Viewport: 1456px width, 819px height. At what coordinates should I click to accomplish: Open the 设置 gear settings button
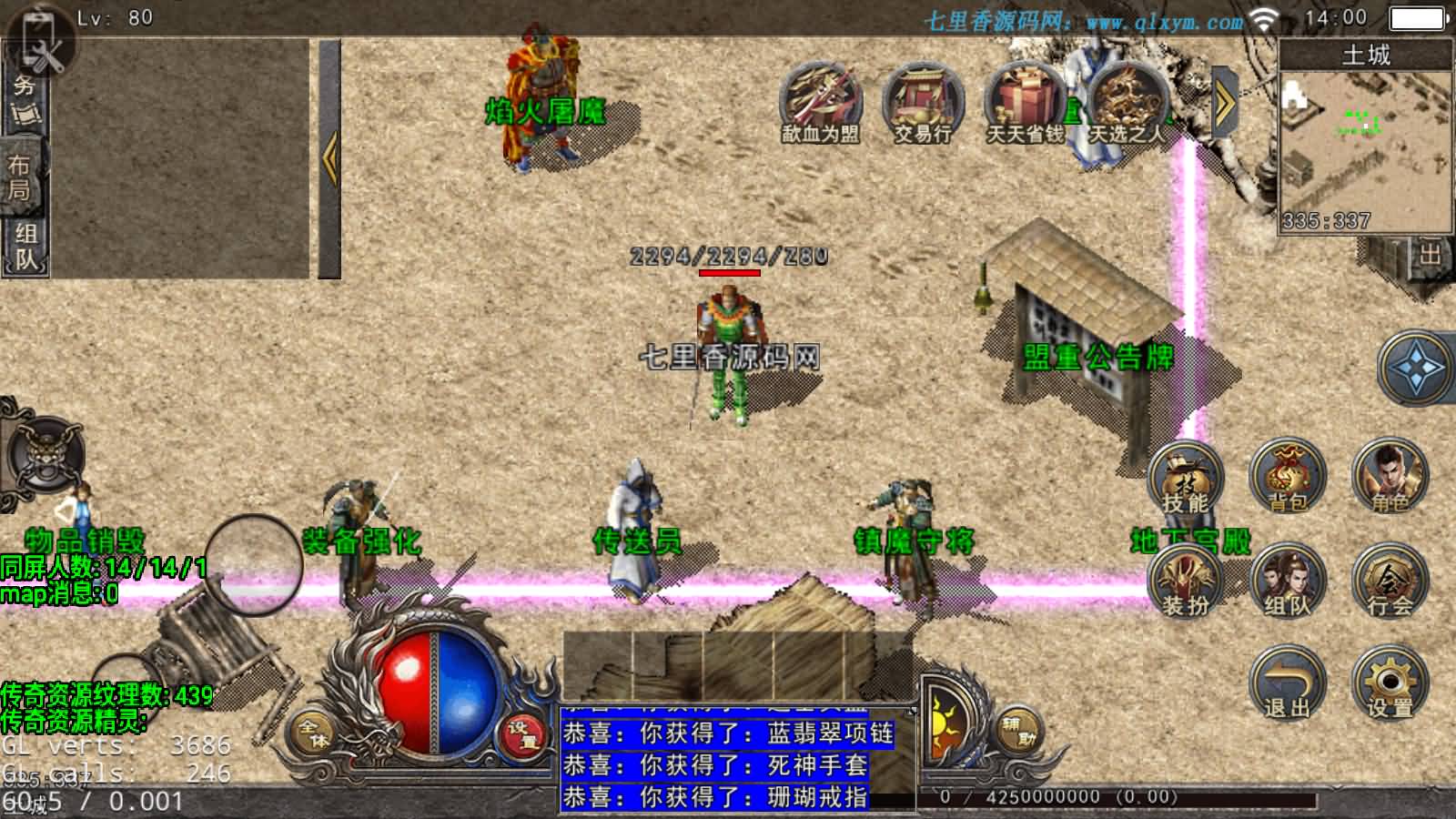[1390, 684]
